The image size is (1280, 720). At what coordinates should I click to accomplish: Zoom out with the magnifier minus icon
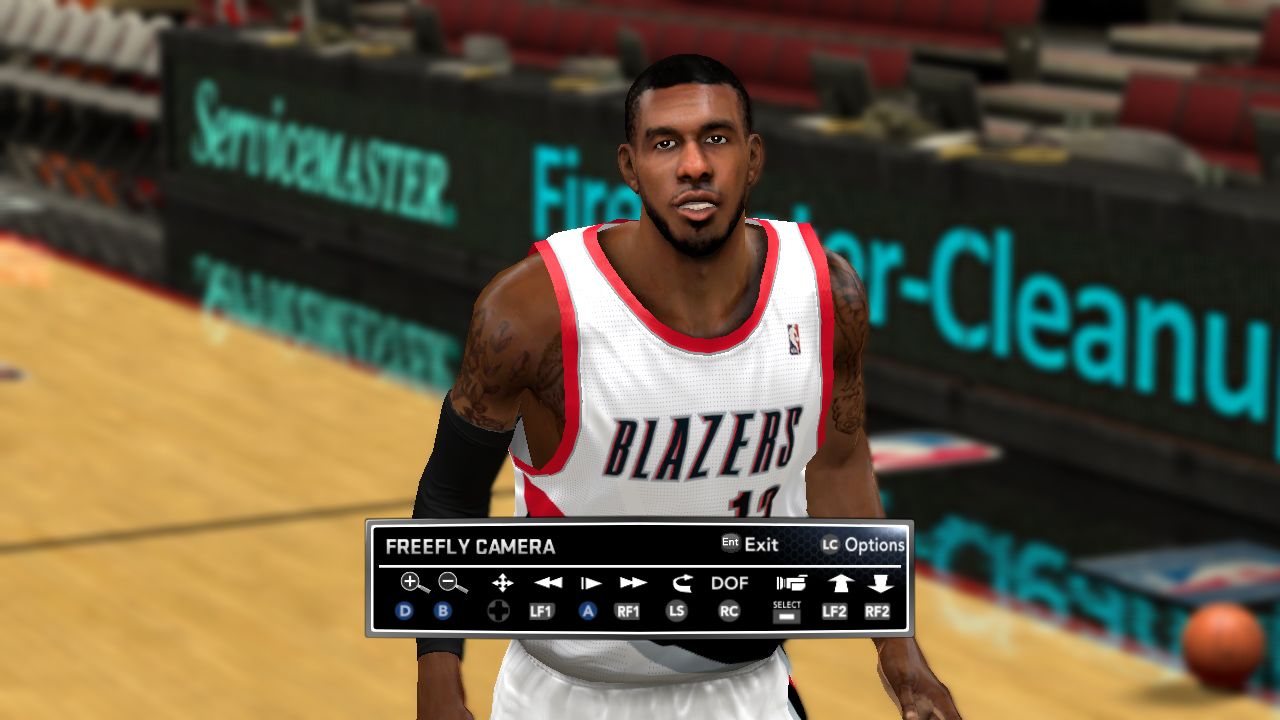coord(452,583)
